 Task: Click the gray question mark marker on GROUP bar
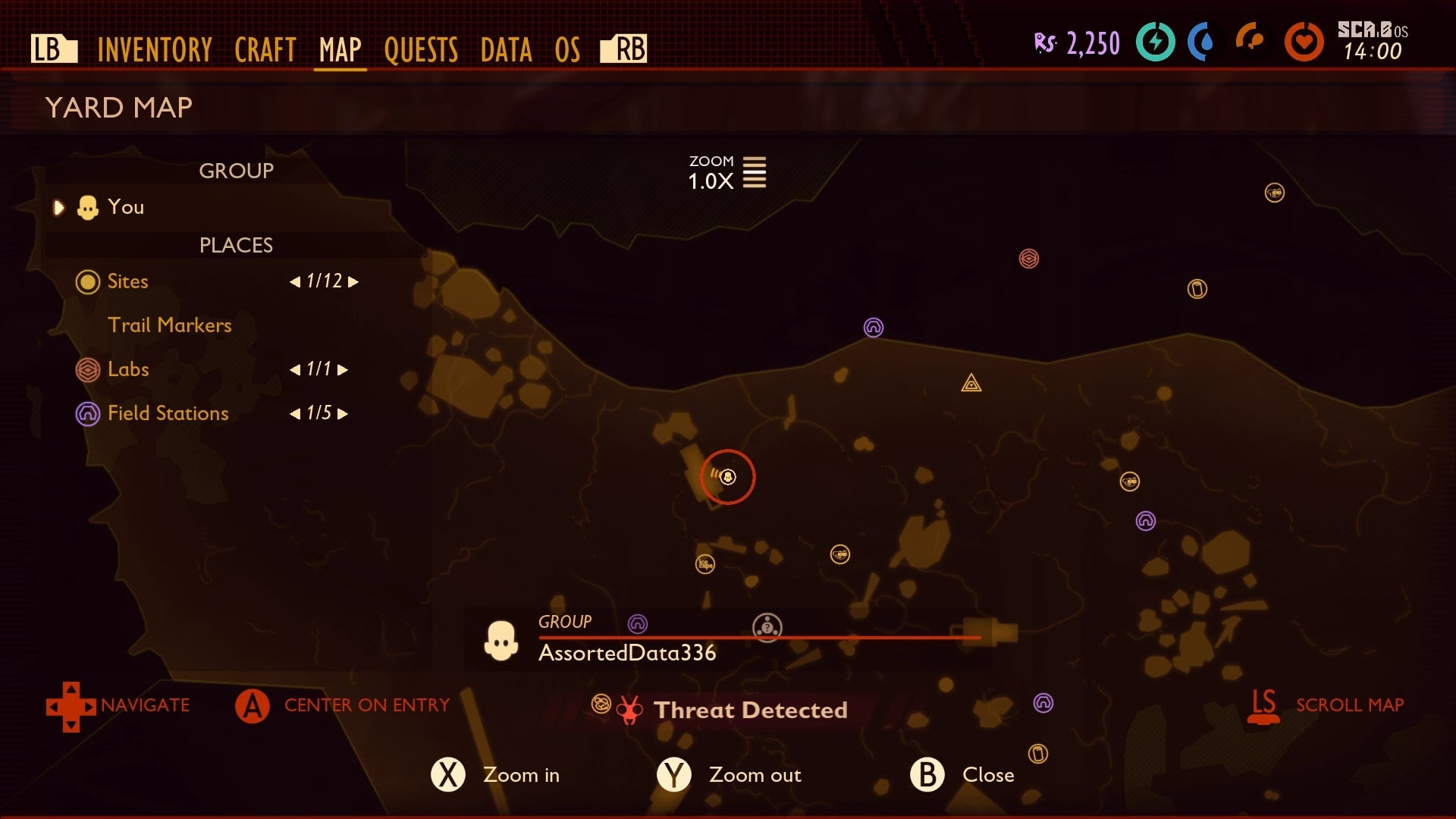767,627
